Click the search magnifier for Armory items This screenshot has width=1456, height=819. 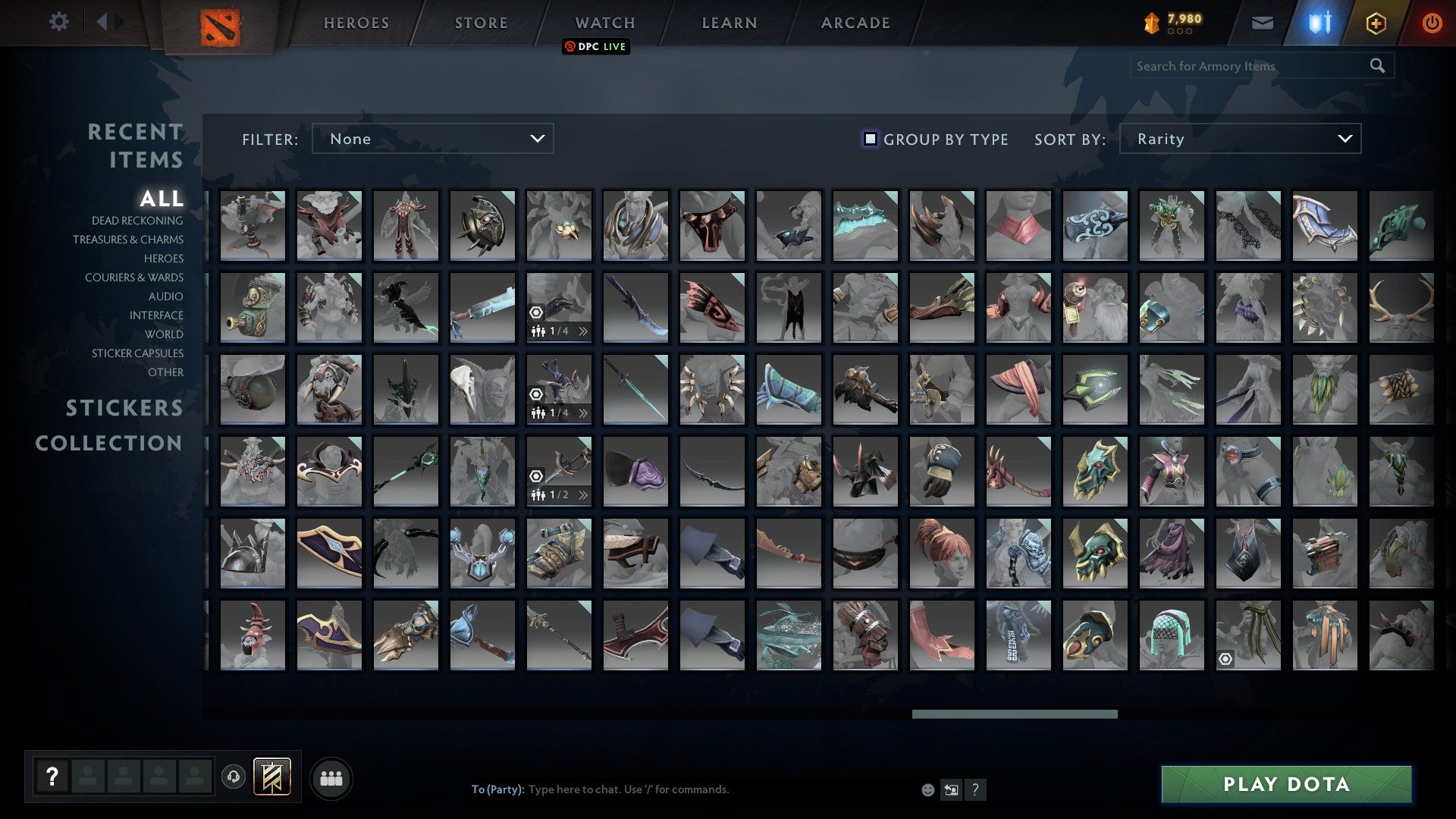[1377, 66]
